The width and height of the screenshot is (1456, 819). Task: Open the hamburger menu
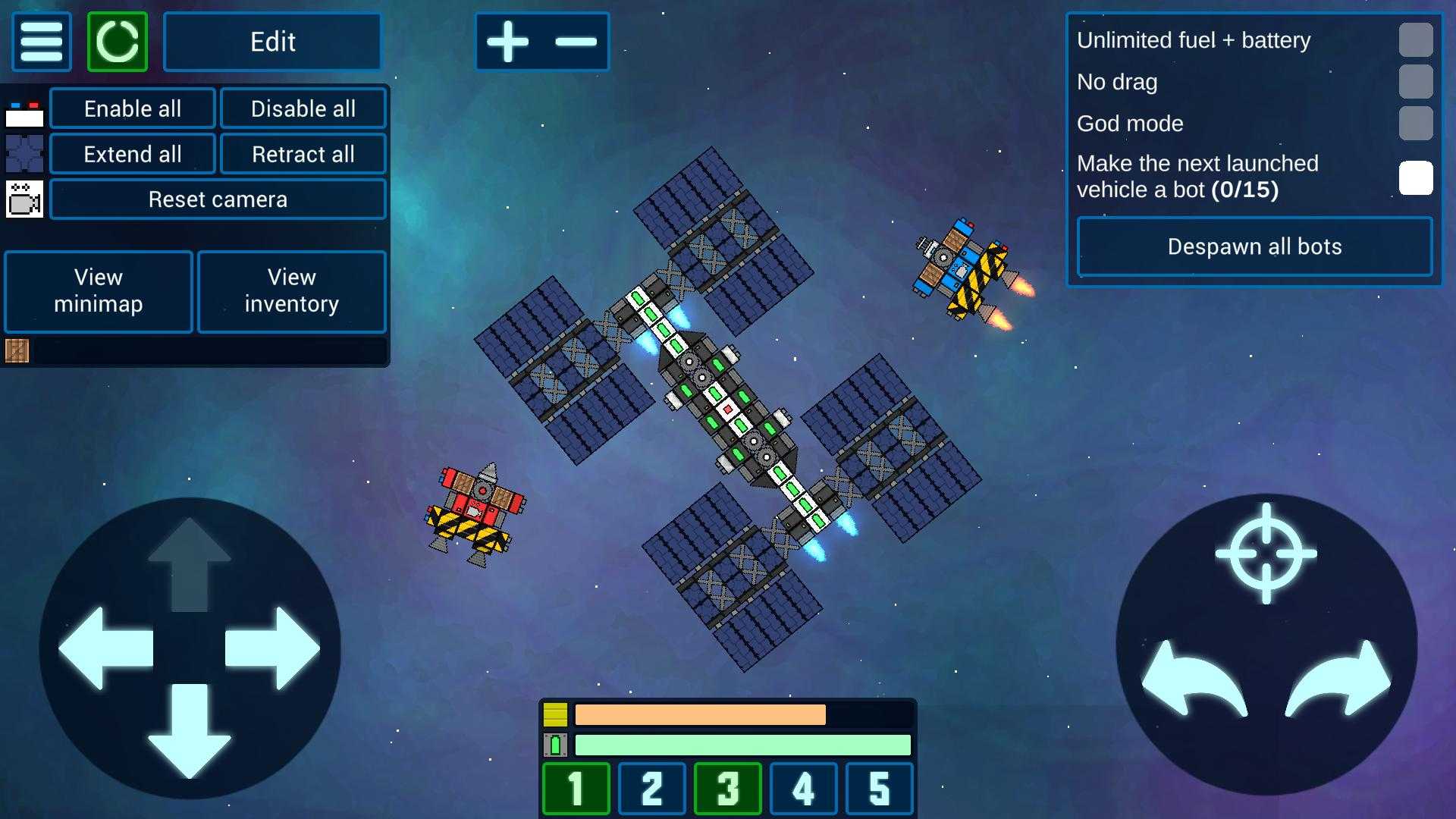[x=42, y=42]
